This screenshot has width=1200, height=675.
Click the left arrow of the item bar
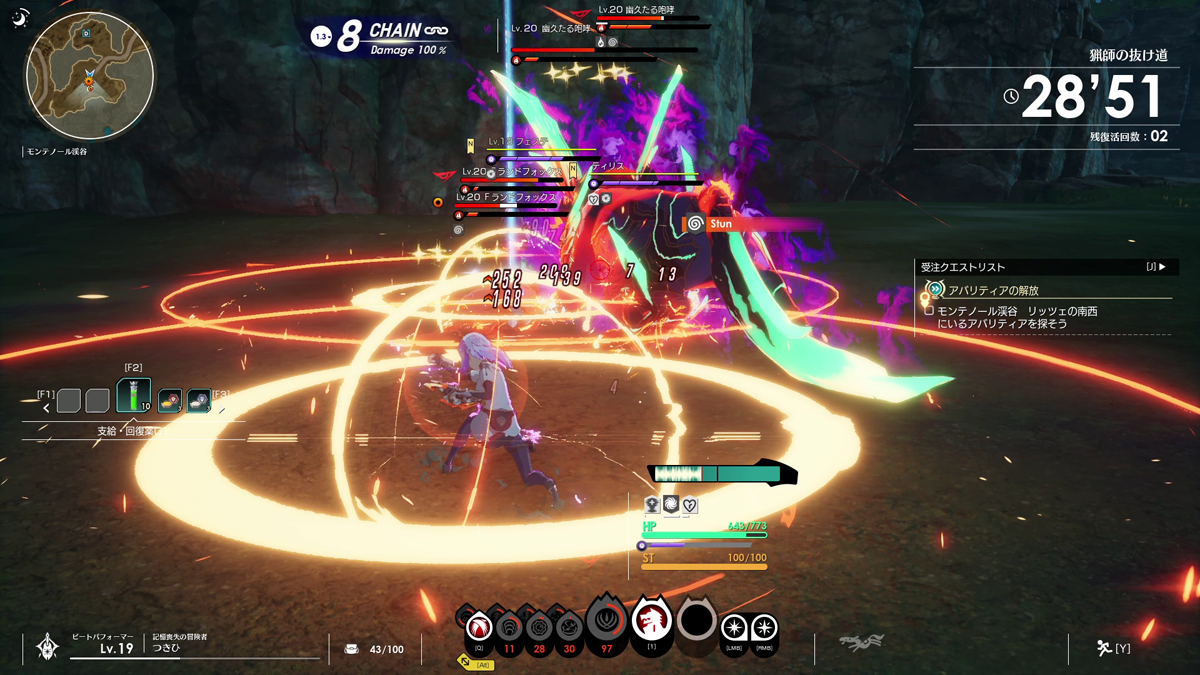(46, 408)
